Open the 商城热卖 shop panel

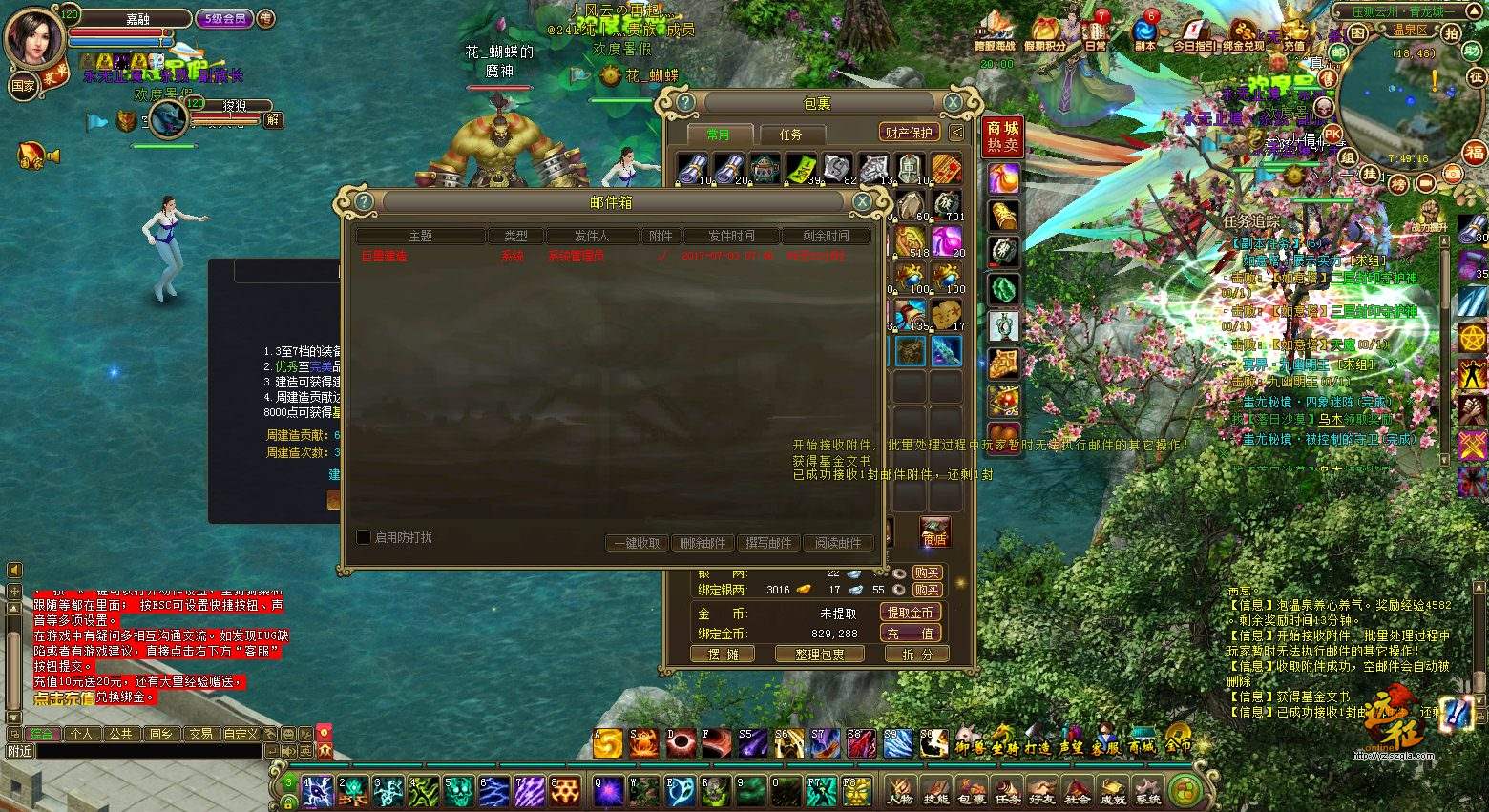point(1002,136)
